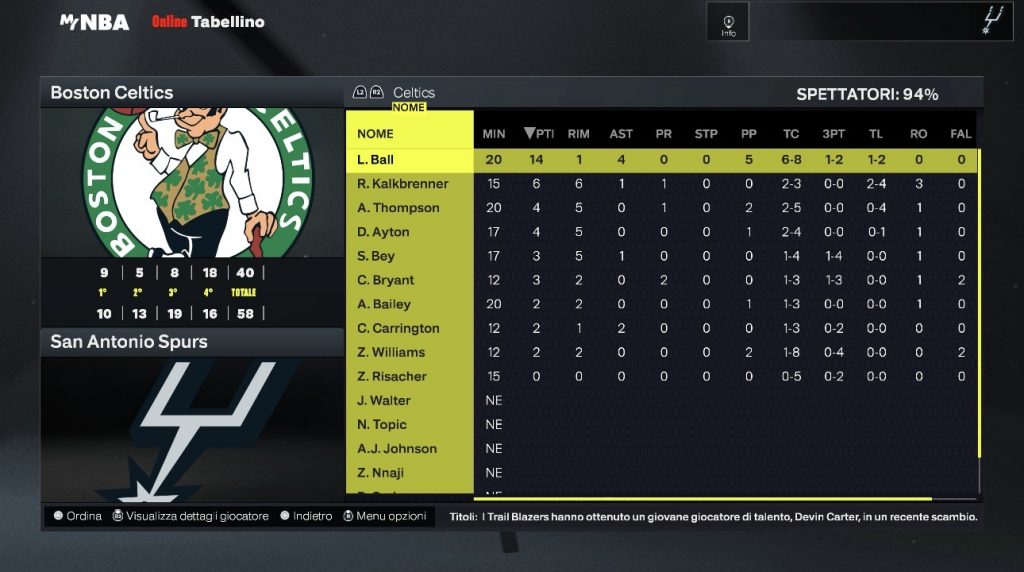This screenshot has width=1024, height=572.
Task: Open the Boston Celtics team panel
Action: pyautogui.click(x=112, y=93)
